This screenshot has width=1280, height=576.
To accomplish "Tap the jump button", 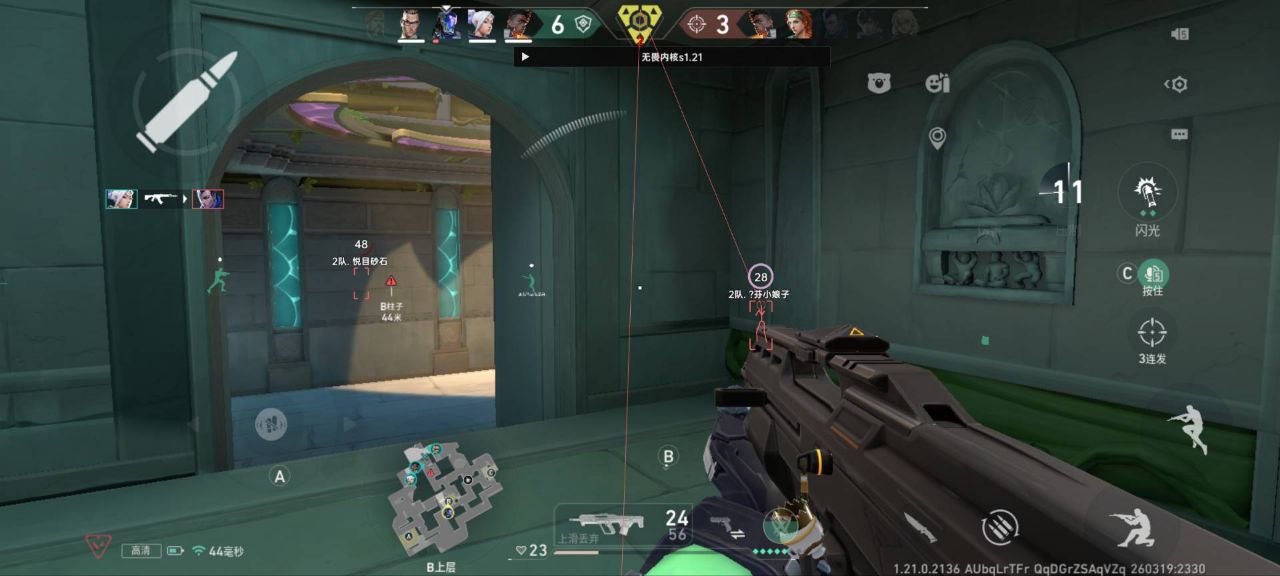I will (1188, 427).
